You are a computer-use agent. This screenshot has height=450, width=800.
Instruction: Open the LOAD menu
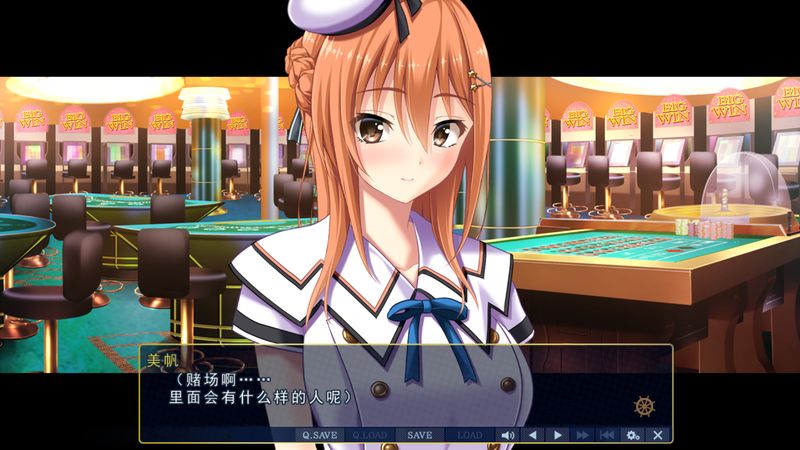pyautogui.click(x=470, y=435)
